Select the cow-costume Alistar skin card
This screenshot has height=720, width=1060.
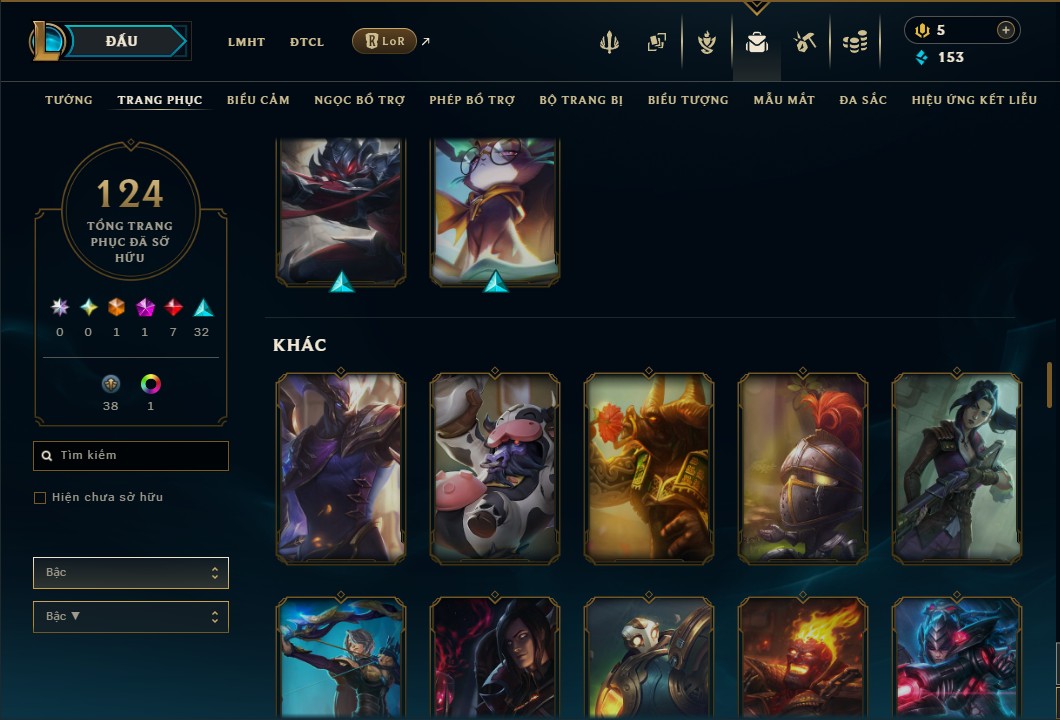[495, 467]
